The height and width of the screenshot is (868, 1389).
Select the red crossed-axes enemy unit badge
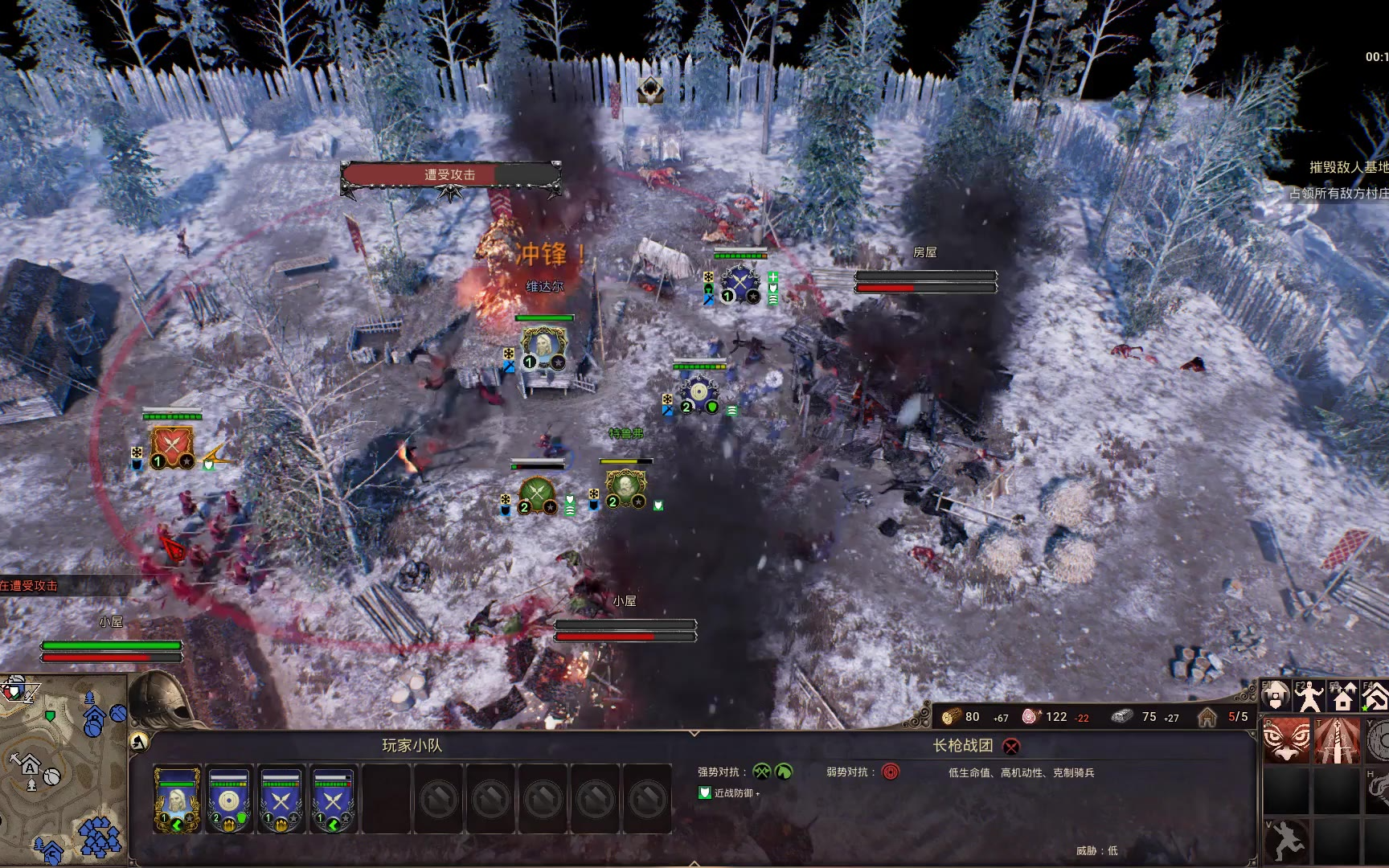171,448
